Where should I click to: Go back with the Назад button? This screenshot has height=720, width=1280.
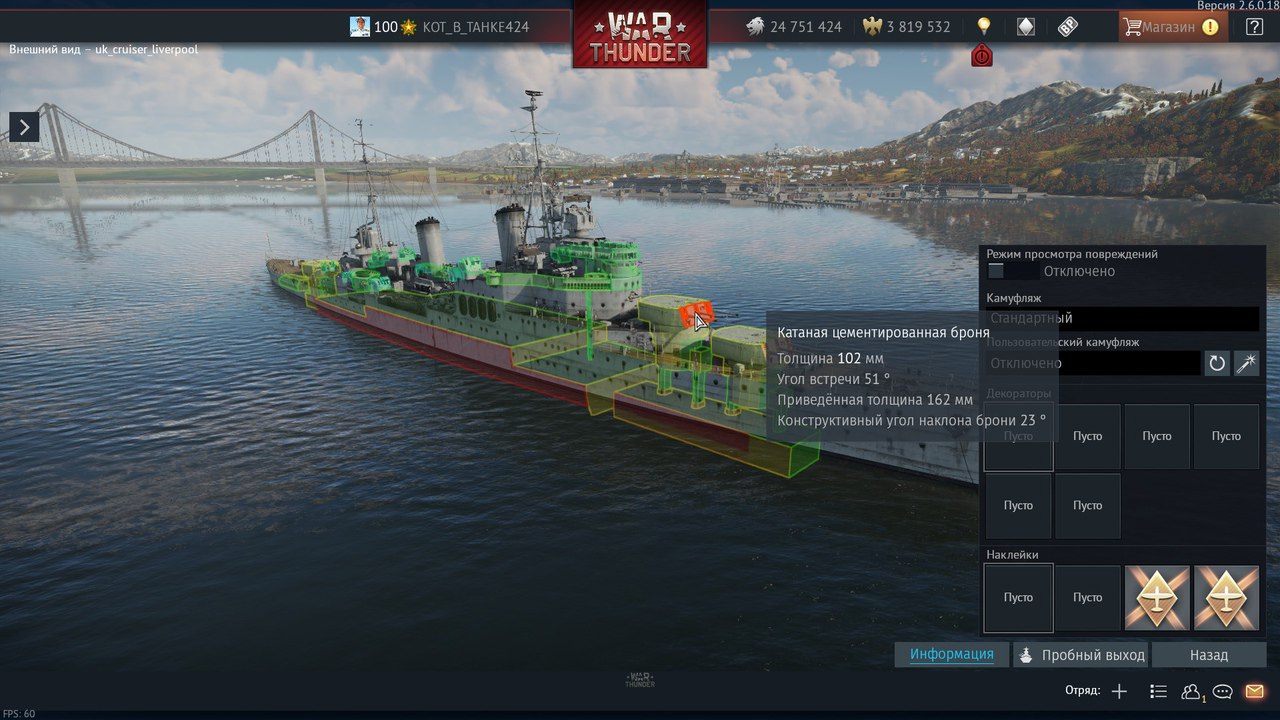point(1208,655)
